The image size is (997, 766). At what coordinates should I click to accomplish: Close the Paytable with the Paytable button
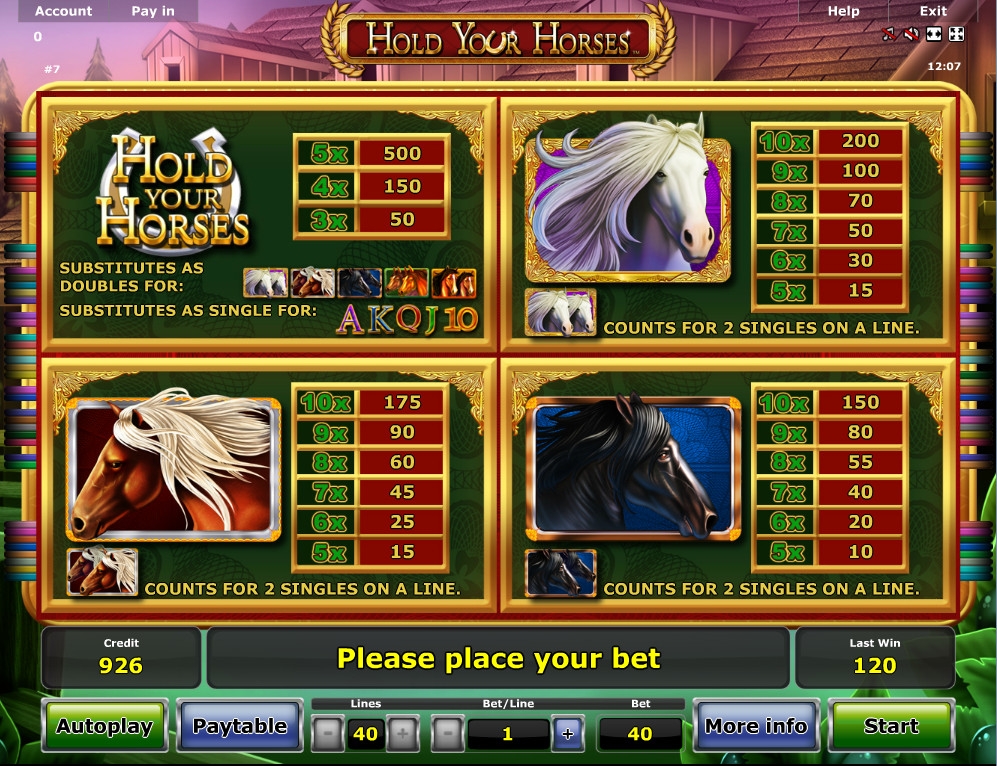(x=240, y=727)
